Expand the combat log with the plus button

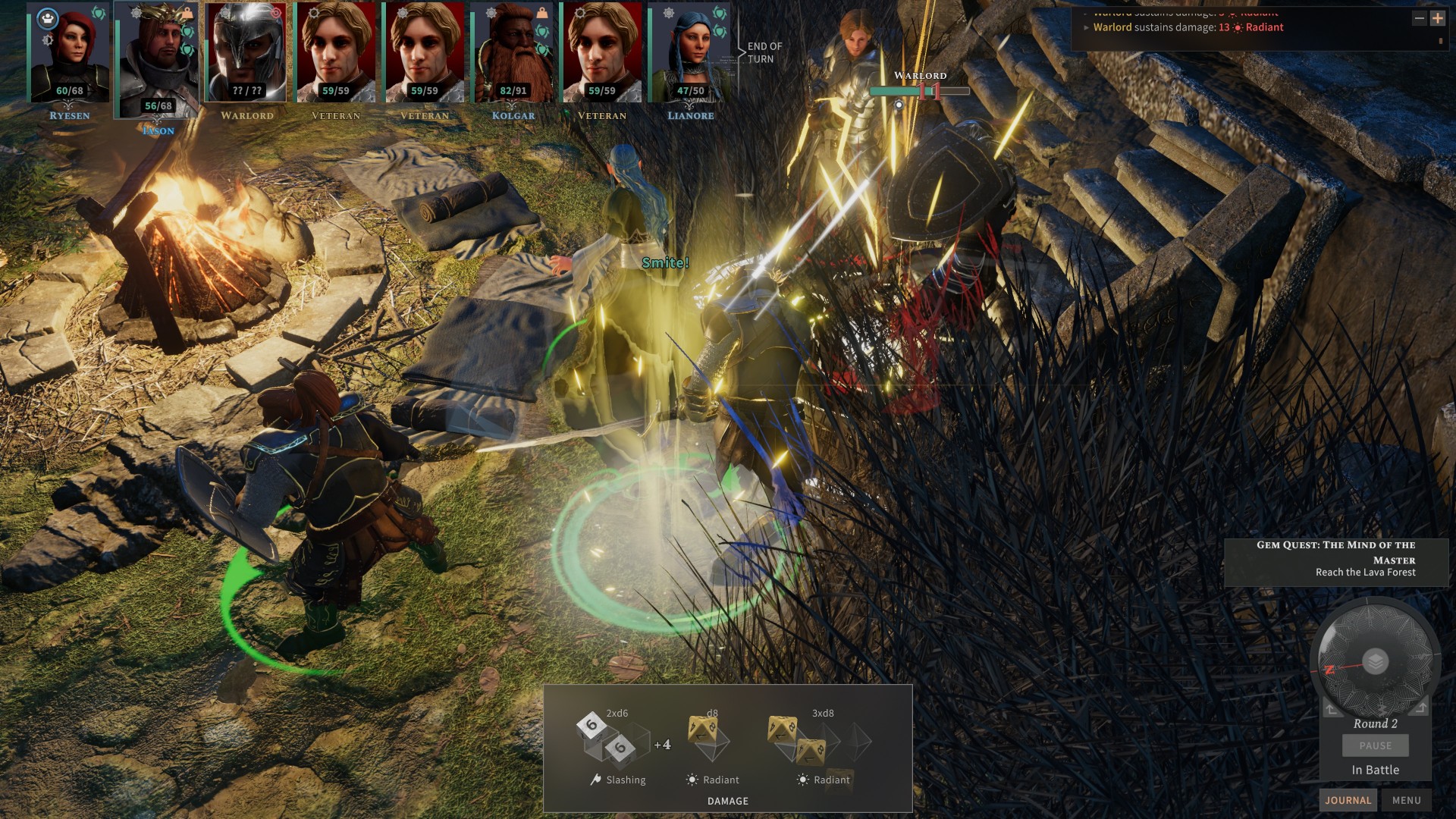pos(1438,18)
